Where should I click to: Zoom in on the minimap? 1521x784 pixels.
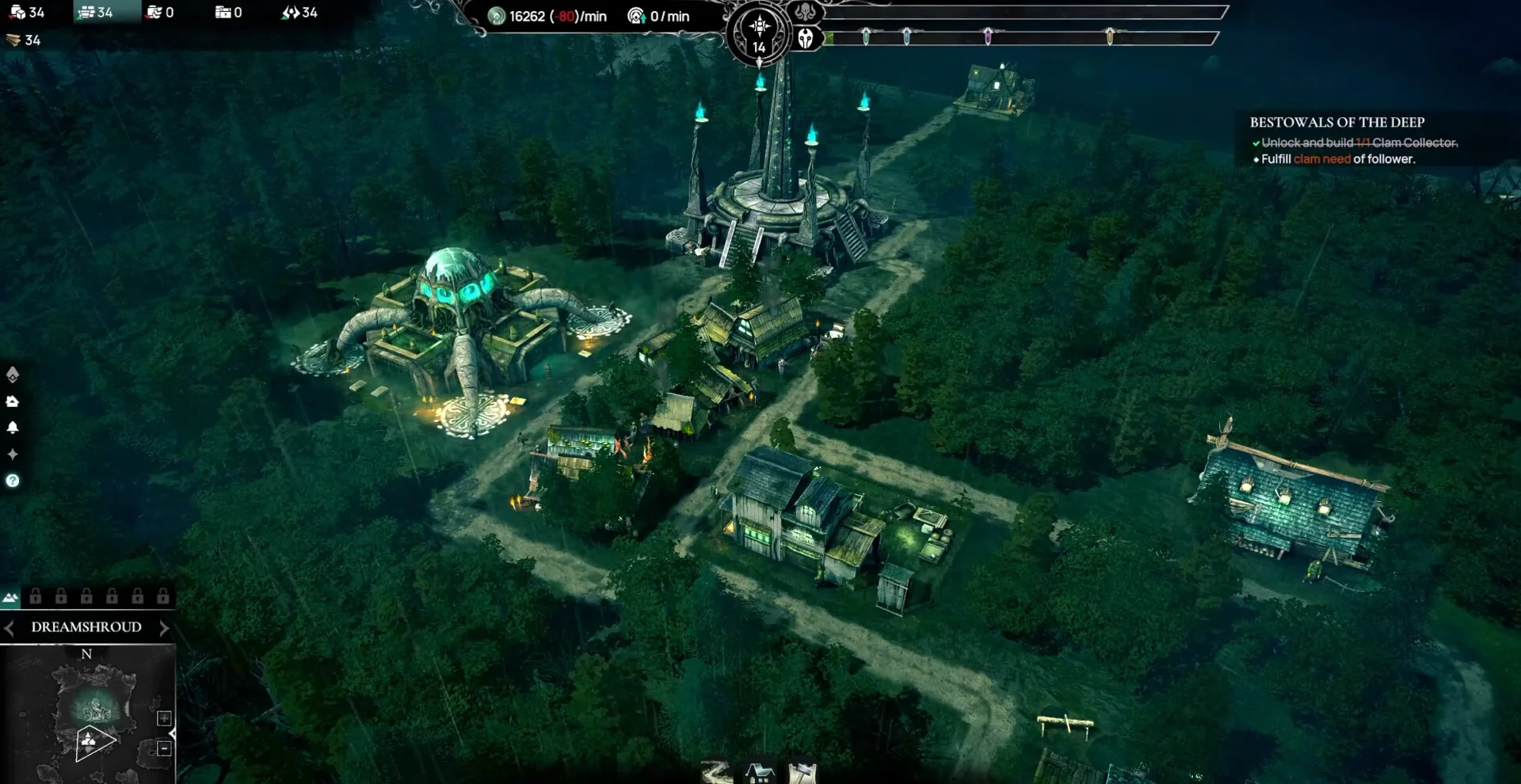164,718
